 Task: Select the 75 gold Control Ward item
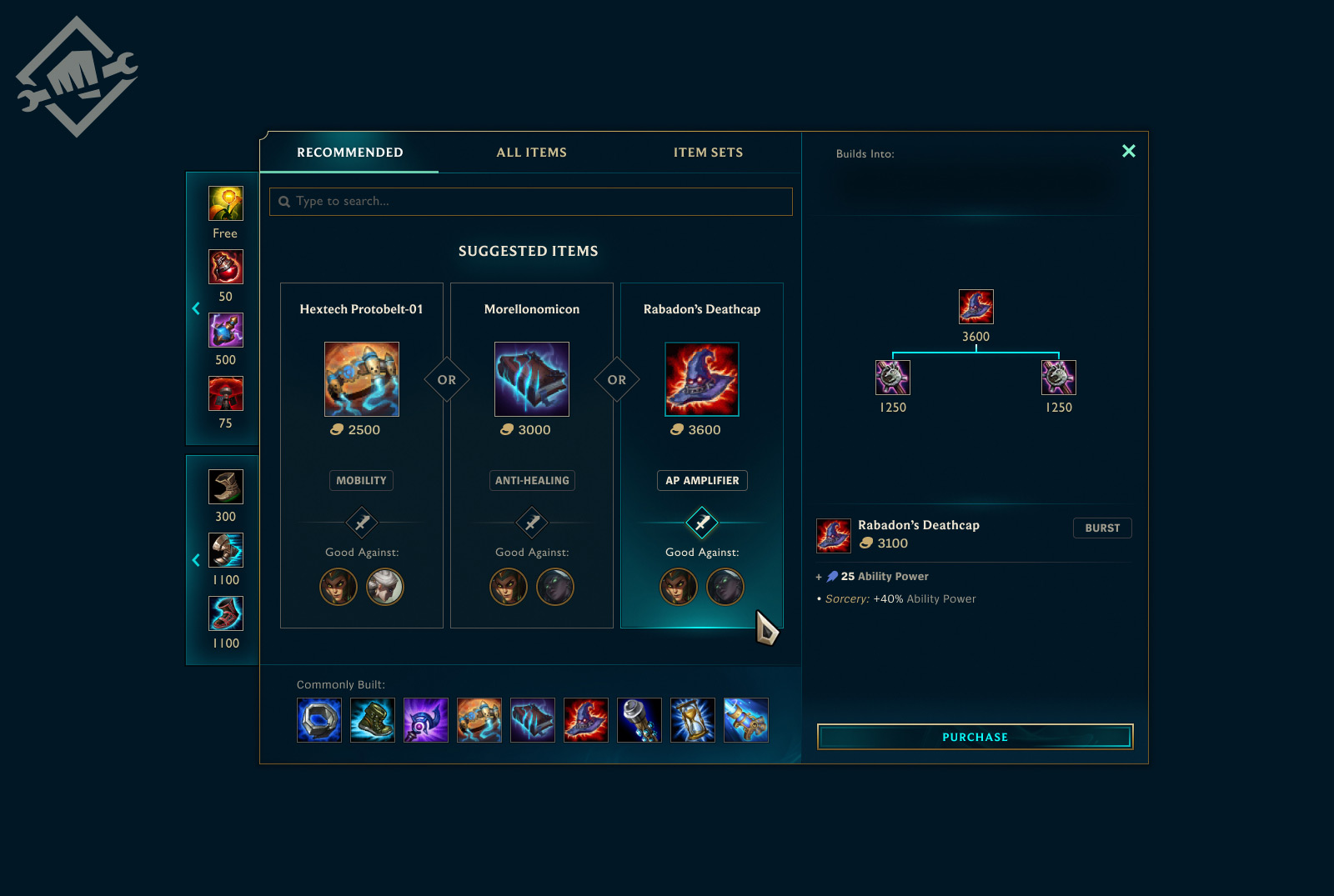224,393
